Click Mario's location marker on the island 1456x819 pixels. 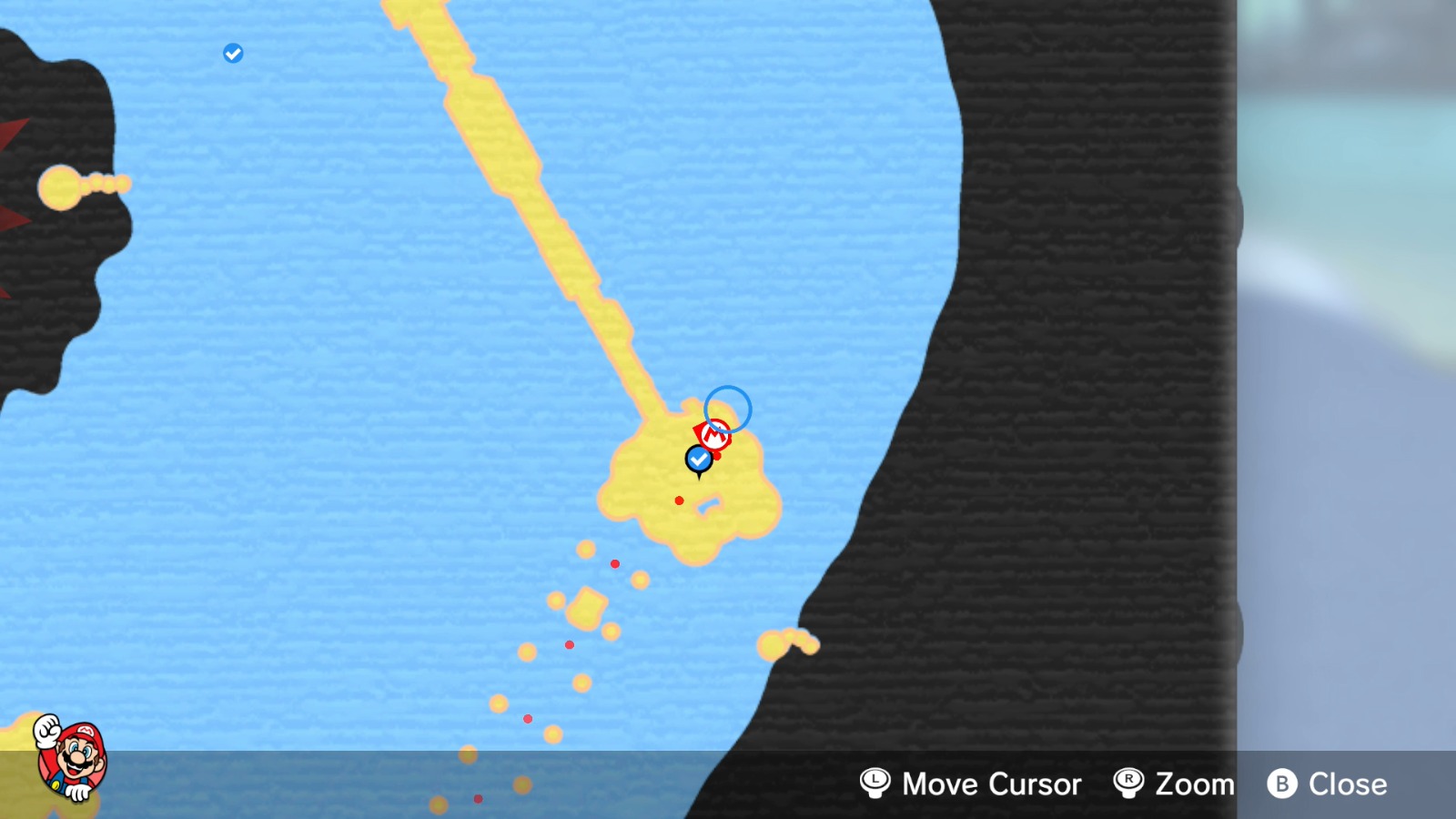pos(714,433)
